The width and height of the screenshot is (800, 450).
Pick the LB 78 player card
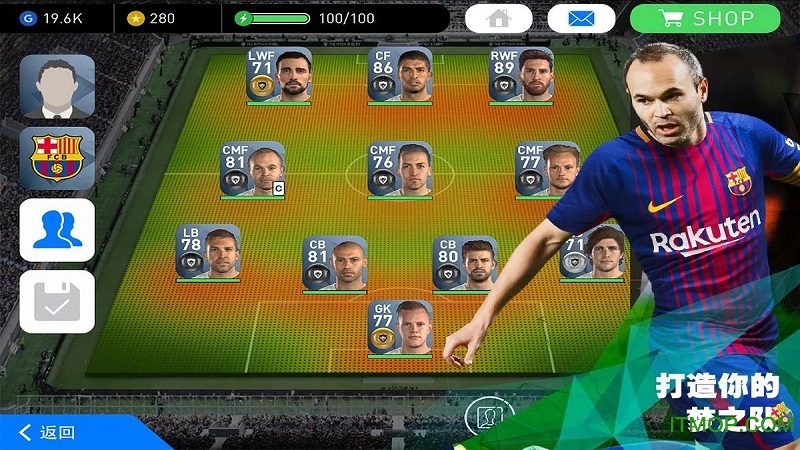208,252
